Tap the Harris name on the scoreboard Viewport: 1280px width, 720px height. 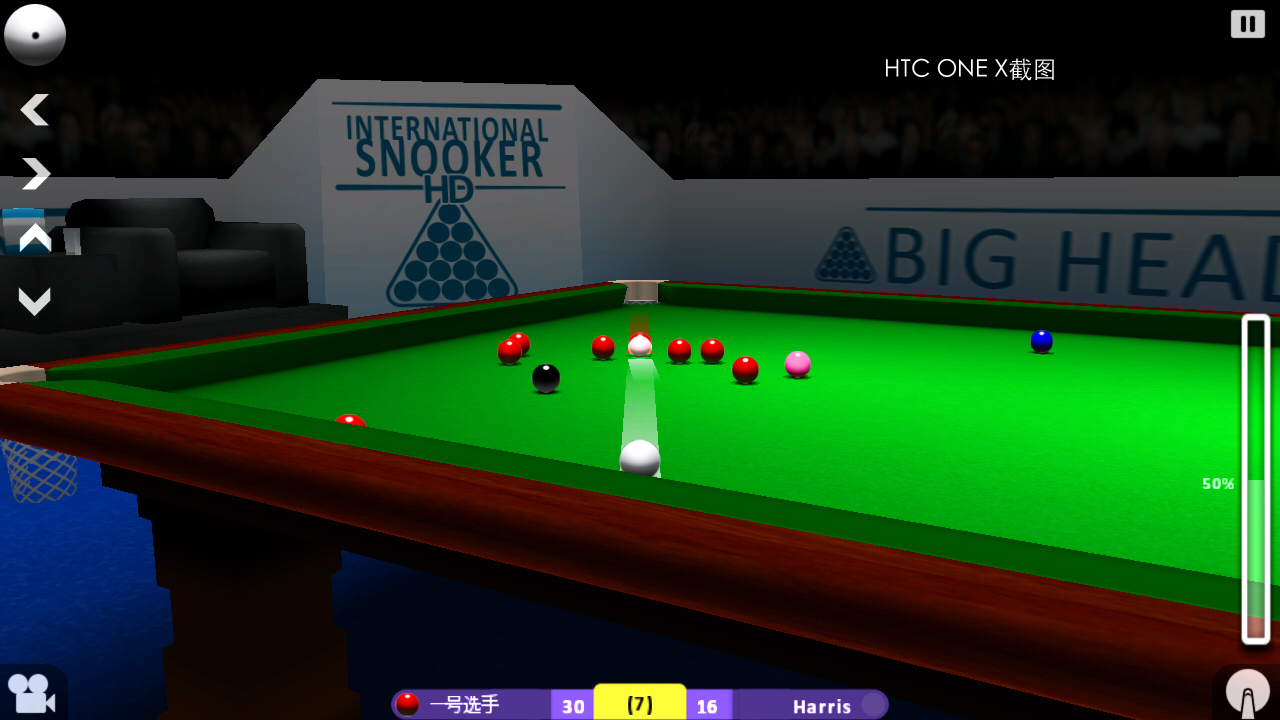pos(822,706)
